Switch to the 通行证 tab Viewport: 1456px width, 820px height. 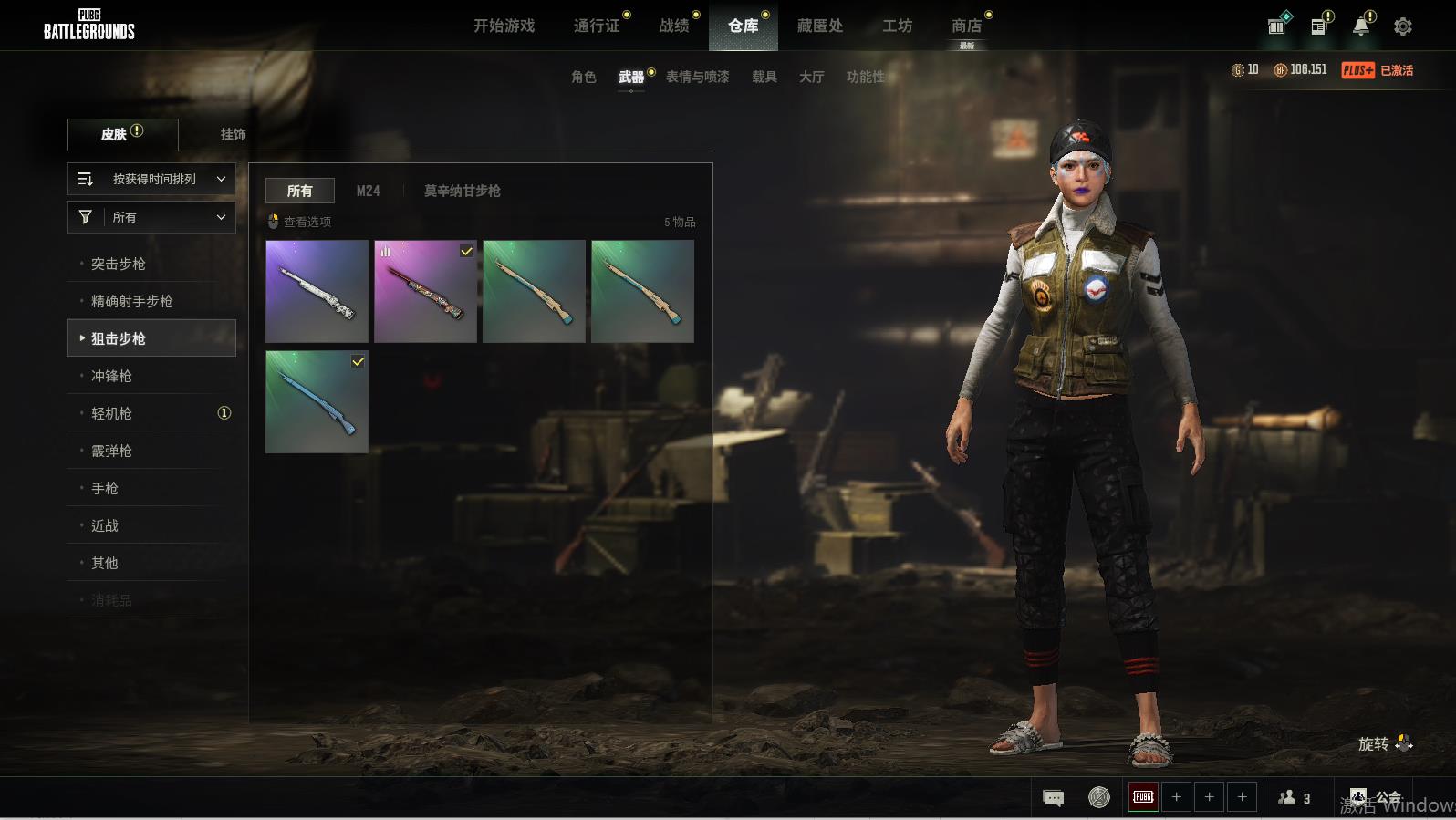point(597,26)
